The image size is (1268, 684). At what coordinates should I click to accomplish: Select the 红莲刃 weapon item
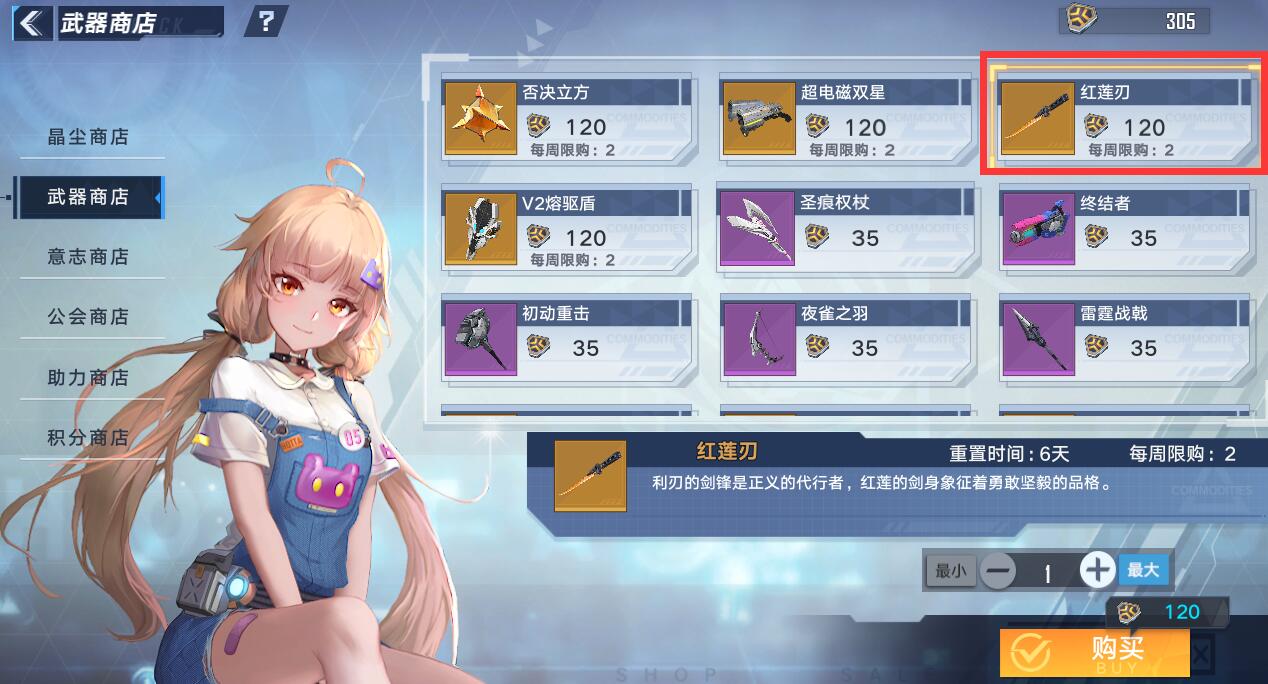pos(1125,119)
